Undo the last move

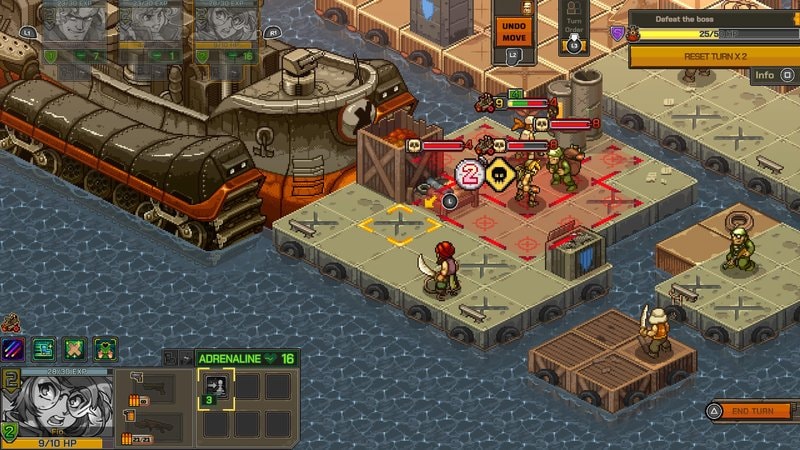click(513, 30)
